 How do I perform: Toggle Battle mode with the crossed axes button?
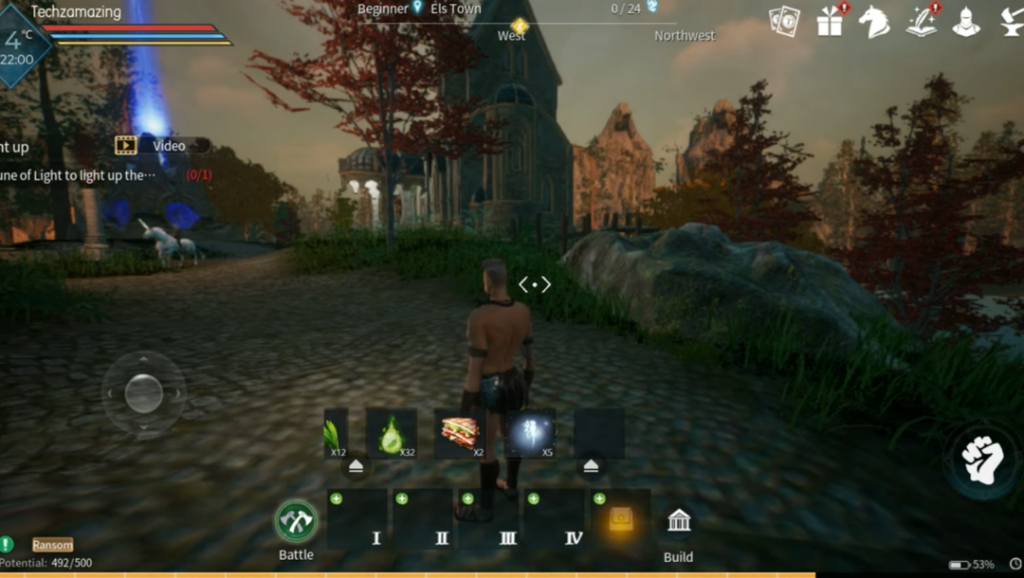(x=296, y=521)
